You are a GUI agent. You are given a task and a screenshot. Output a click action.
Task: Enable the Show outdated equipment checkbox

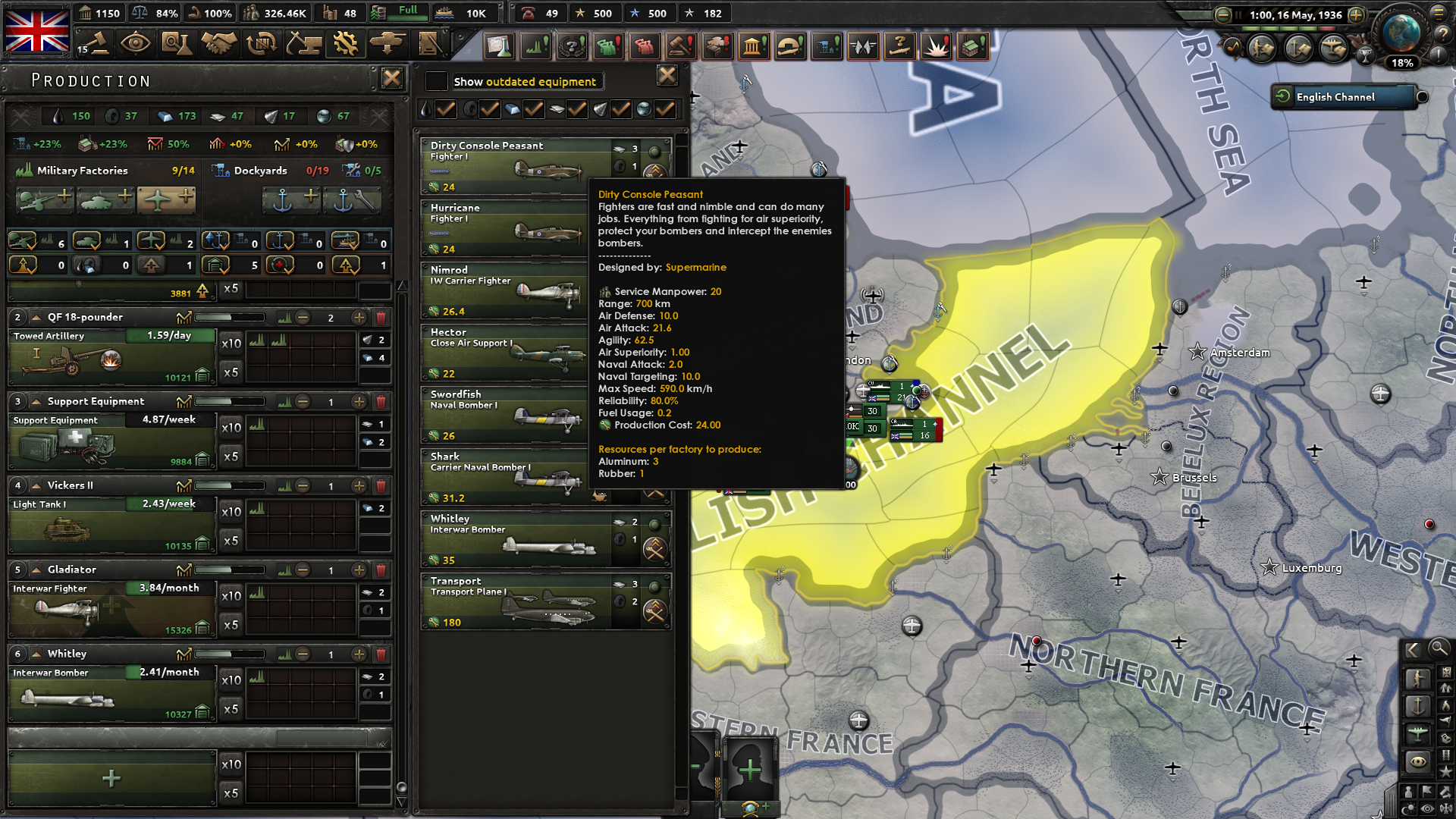click(436, 81)
